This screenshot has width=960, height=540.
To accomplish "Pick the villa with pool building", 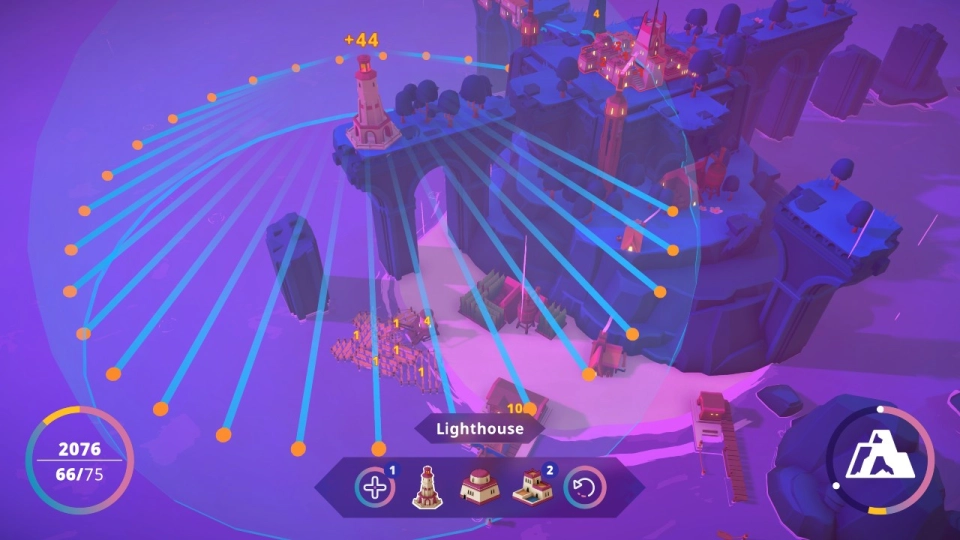I will click(531, 488).
